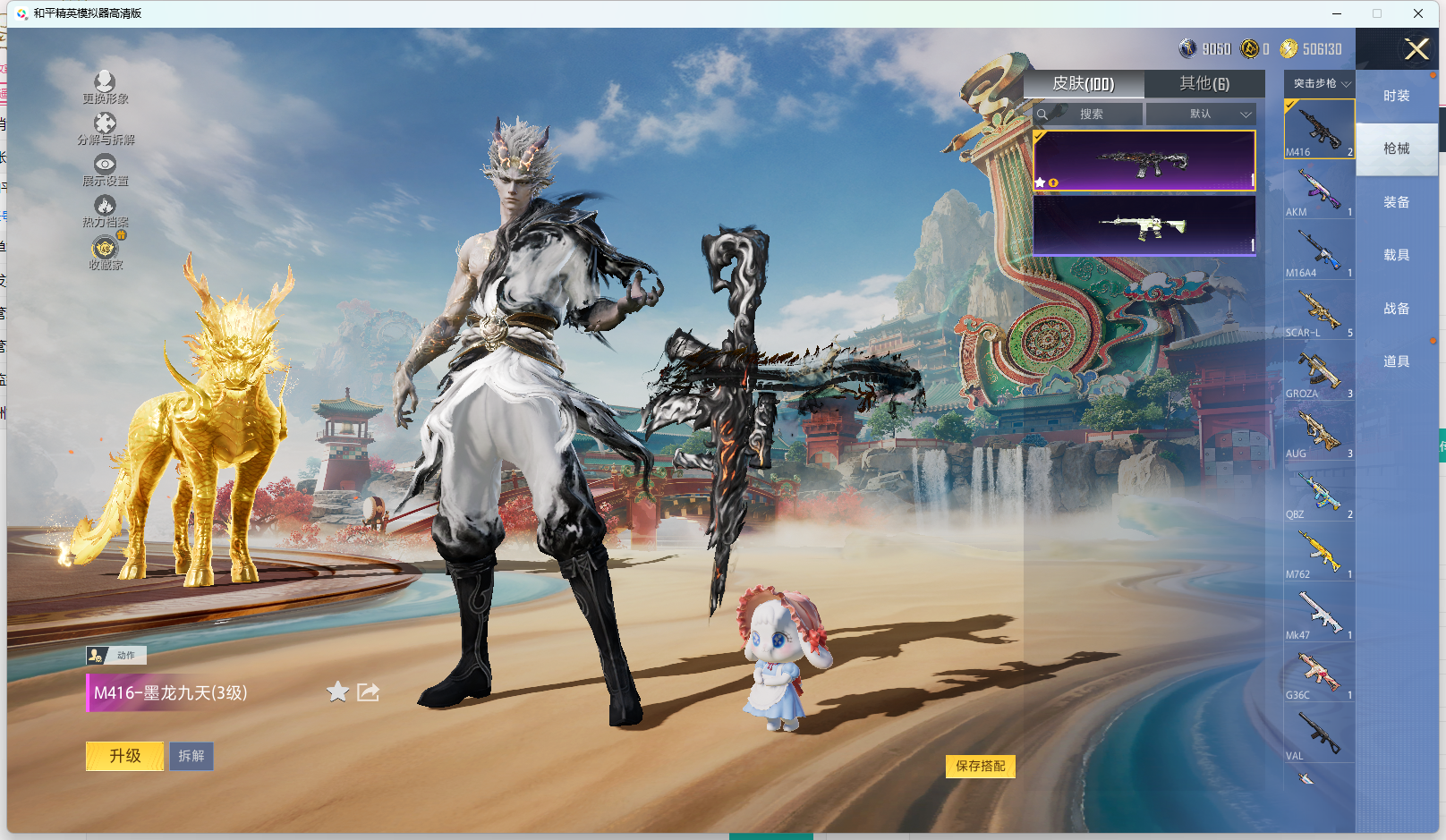Image resolution: width=1446 pixels, height=840 pixels.
Task: Select the AKM weapon slot
Action: (x=1319, y=191)
